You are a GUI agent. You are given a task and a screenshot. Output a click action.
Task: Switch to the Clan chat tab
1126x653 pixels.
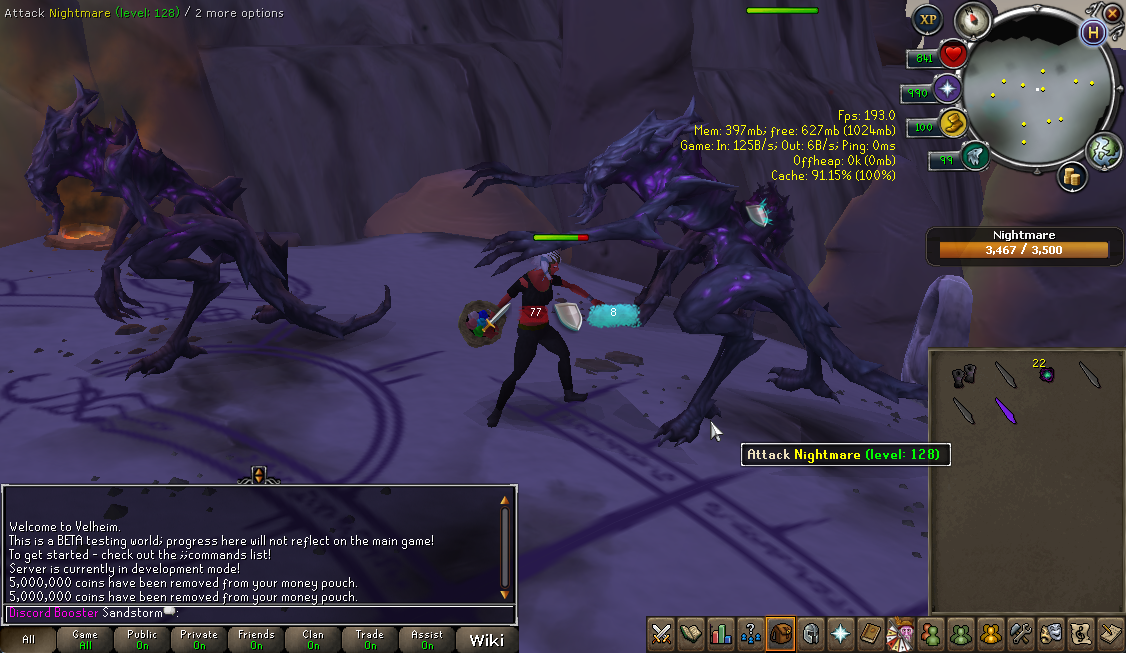pos(313,640)
